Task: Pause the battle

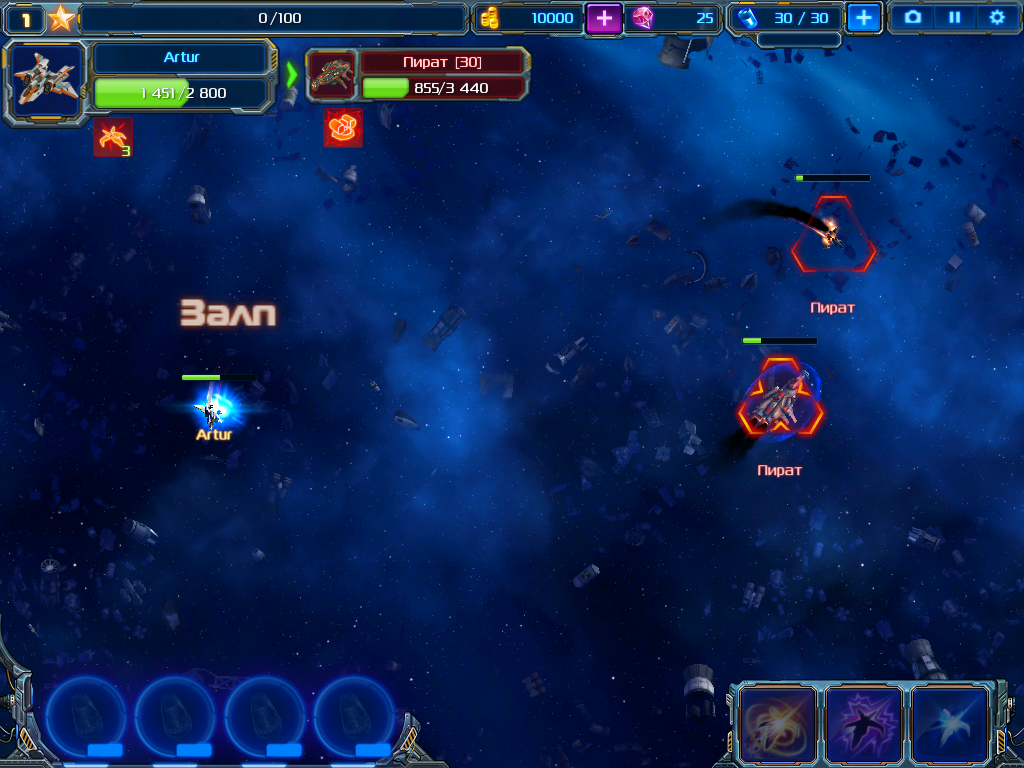Action: coord(954,17)
